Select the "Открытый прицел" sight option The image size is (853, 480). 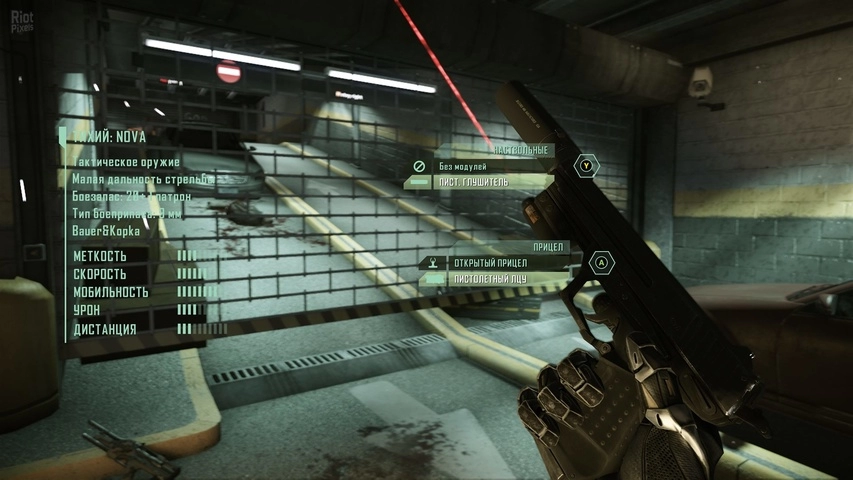click(x=482, y=262)
